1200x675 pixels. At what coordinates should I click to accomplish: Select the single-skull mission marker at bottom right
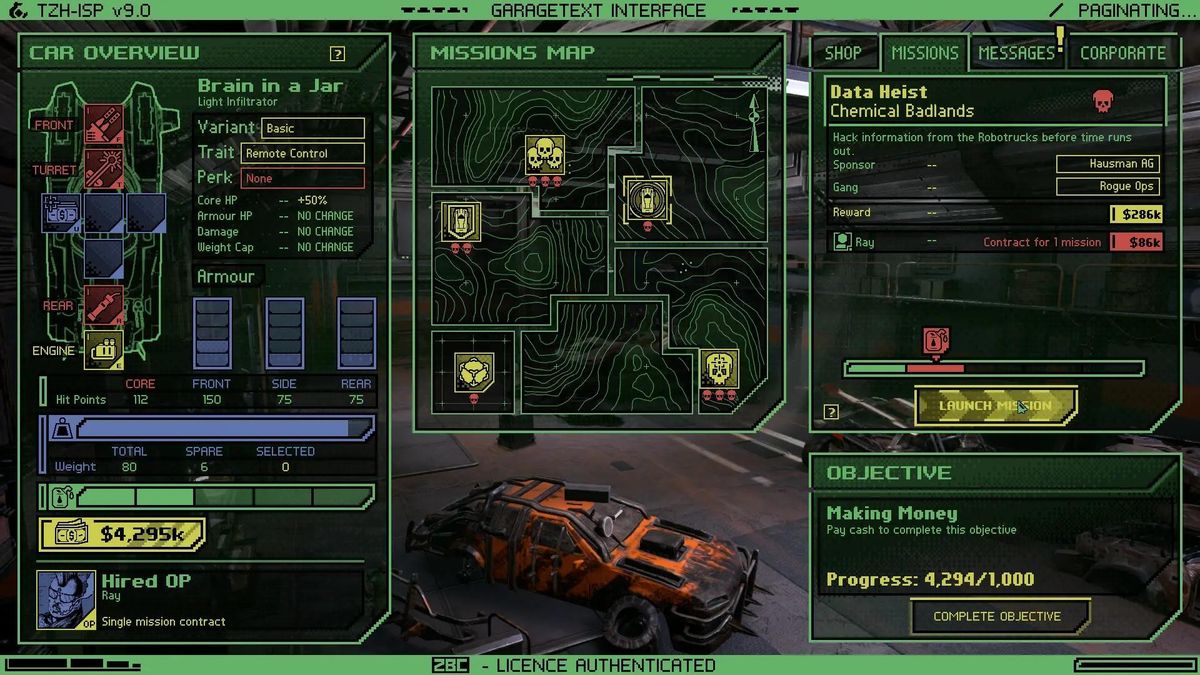(718, 369)
